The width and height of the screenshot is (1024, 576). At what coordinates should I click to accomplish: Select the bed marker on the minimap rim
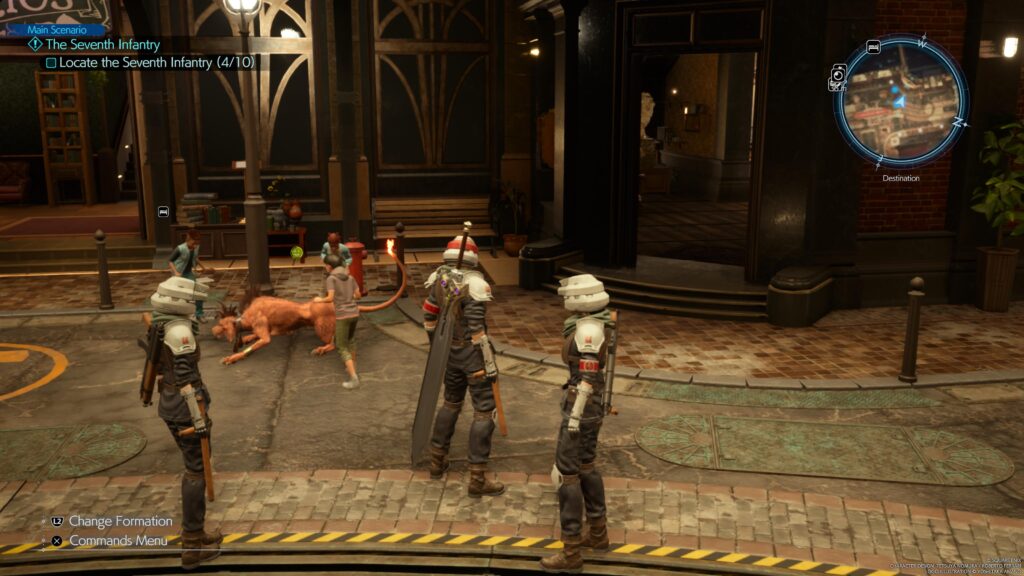click(x=873, y=47)
